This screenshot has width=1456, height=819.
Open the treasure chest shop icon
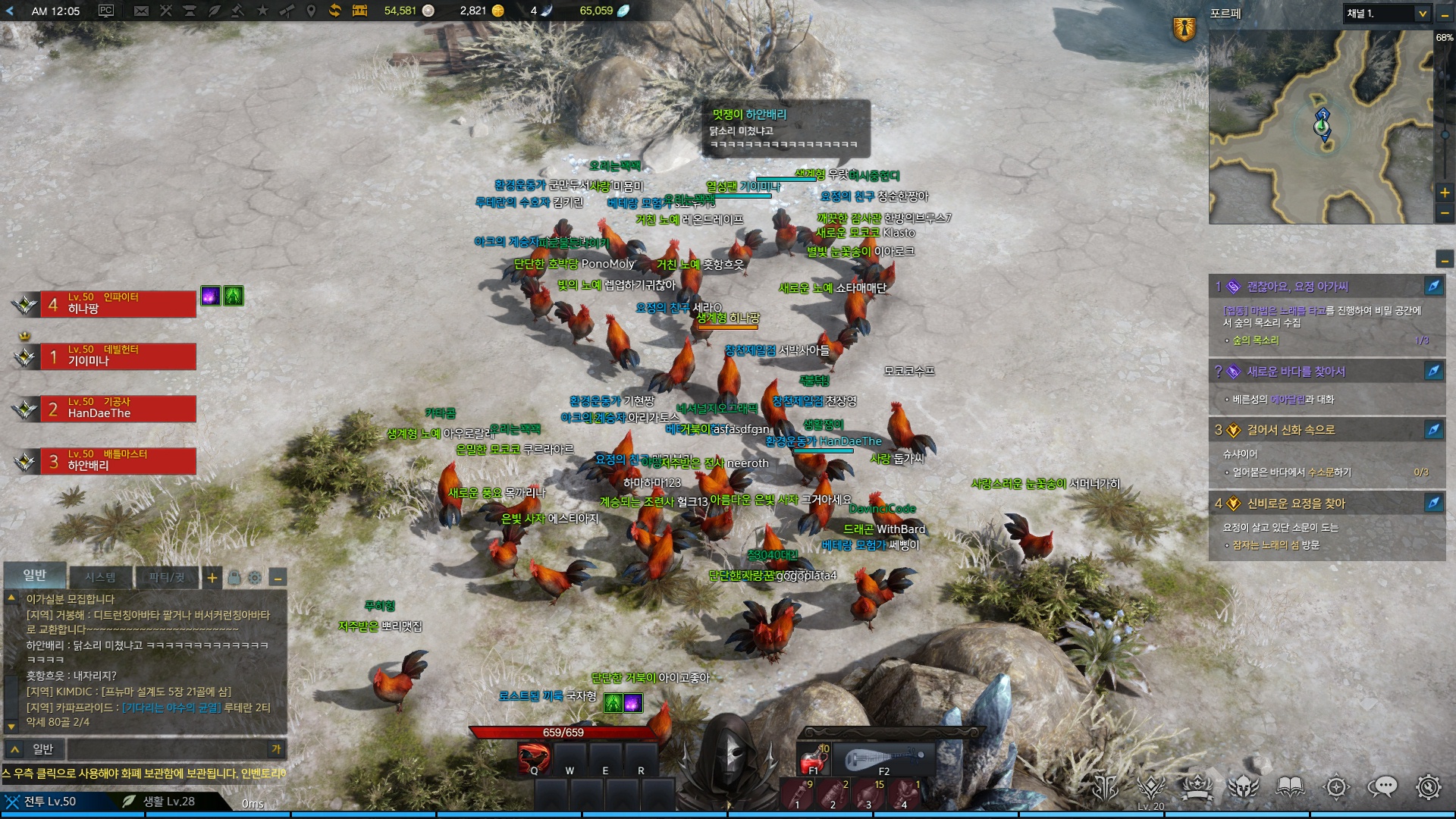(x=359, y=11)
